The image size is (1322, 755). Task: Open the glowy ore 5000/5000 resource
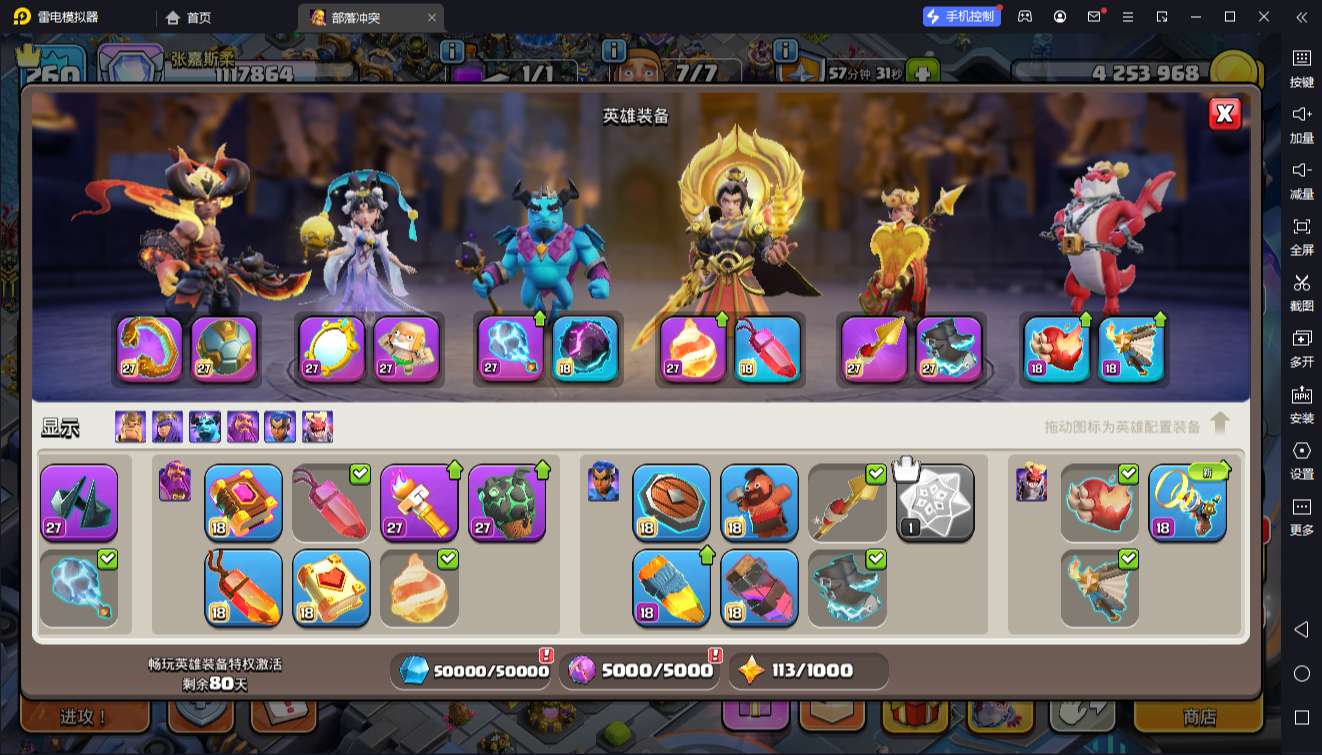tap(641, 671)
